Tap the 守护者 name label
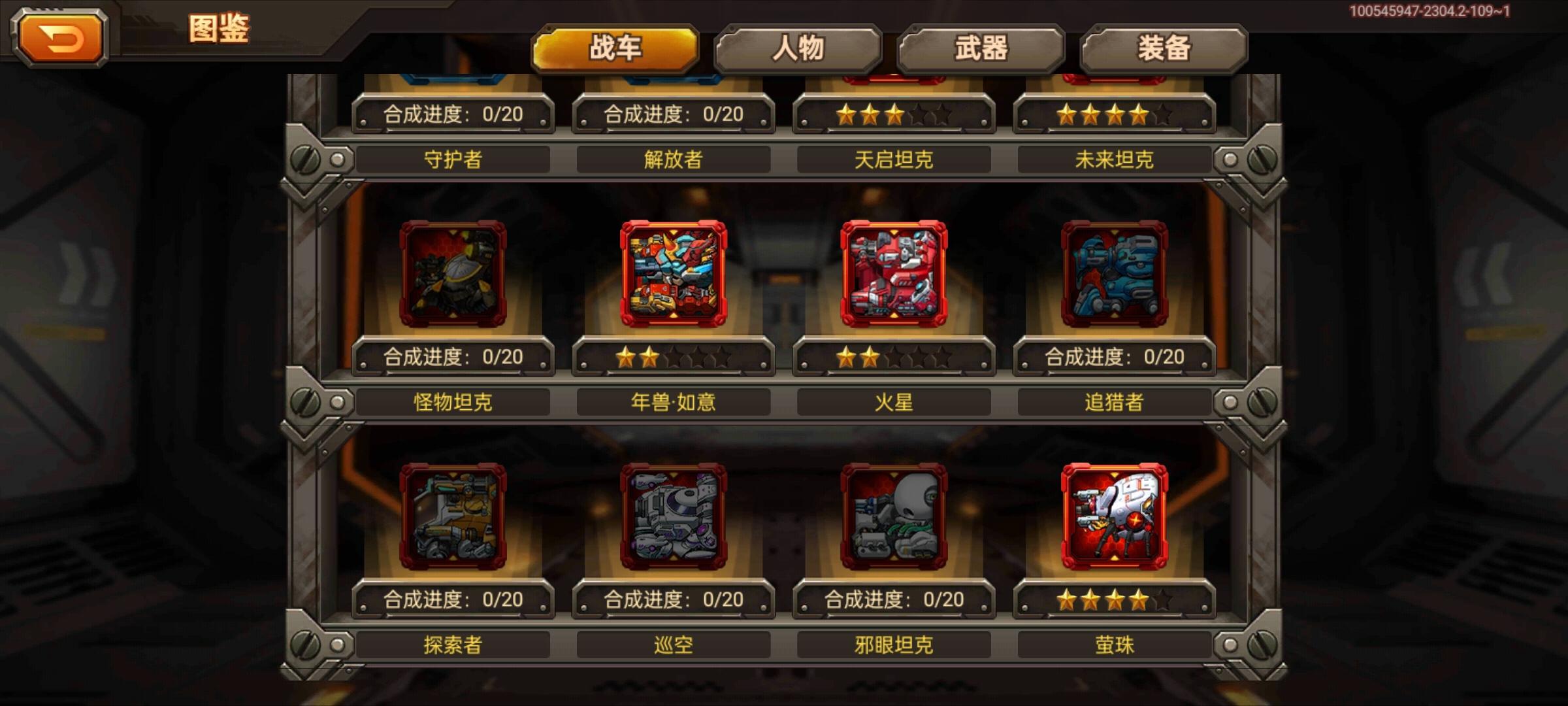 point(452,159)
